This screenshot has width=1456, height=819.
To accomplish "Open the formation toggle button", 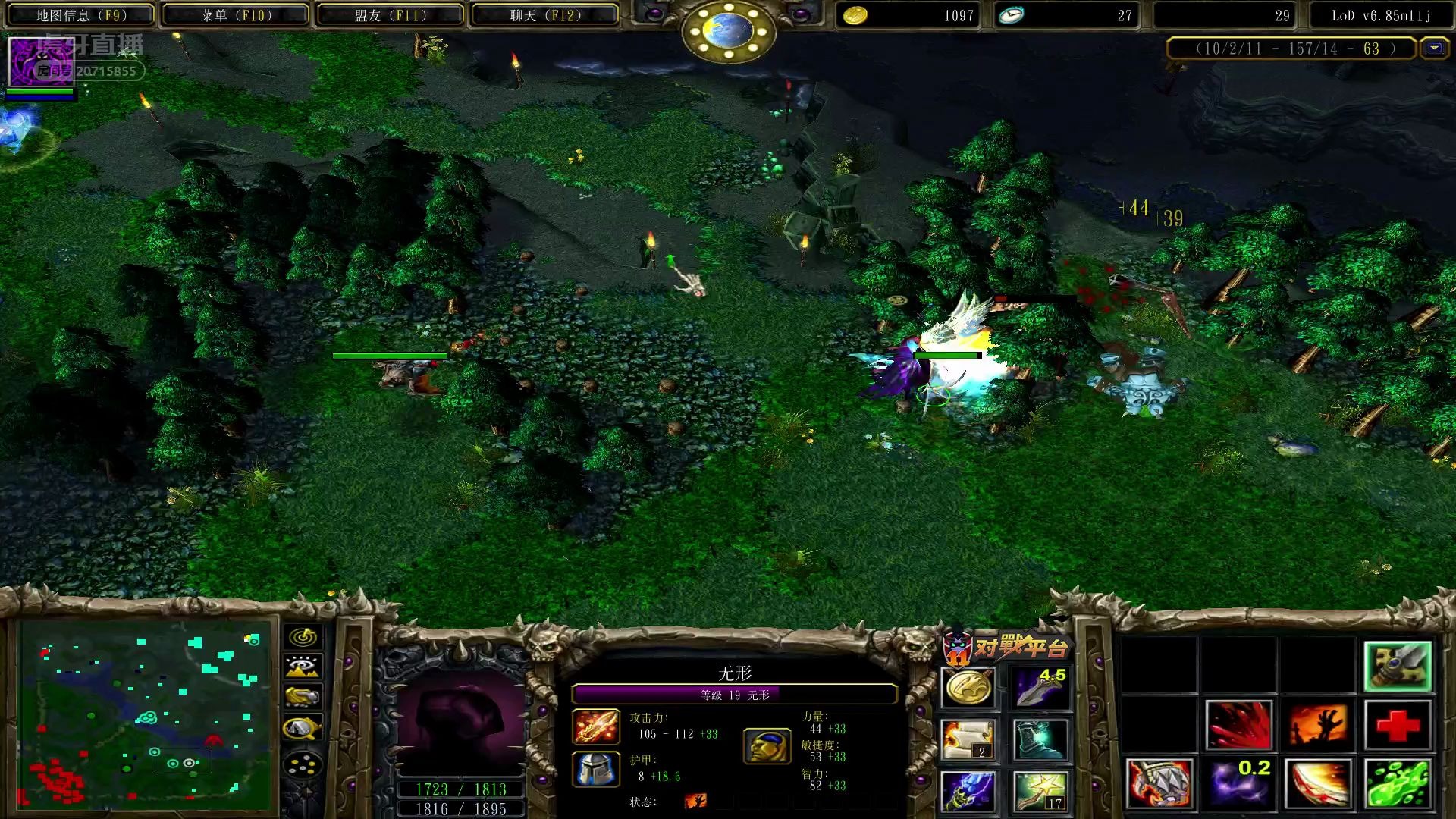I will [x=303, y=764].
